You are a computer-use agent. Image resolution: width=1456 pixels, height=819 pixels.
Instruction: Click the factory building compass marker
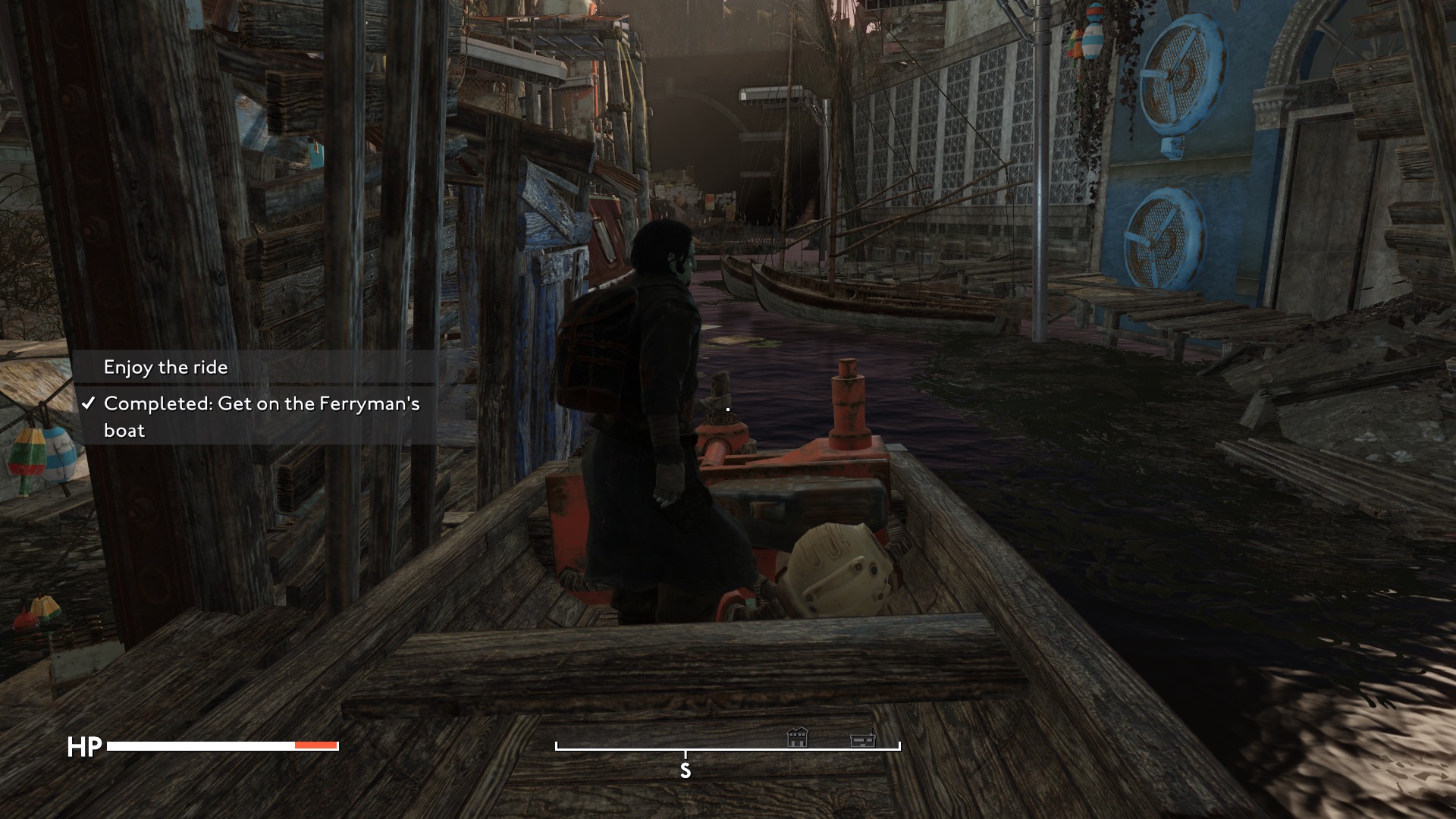click(797, 737)
